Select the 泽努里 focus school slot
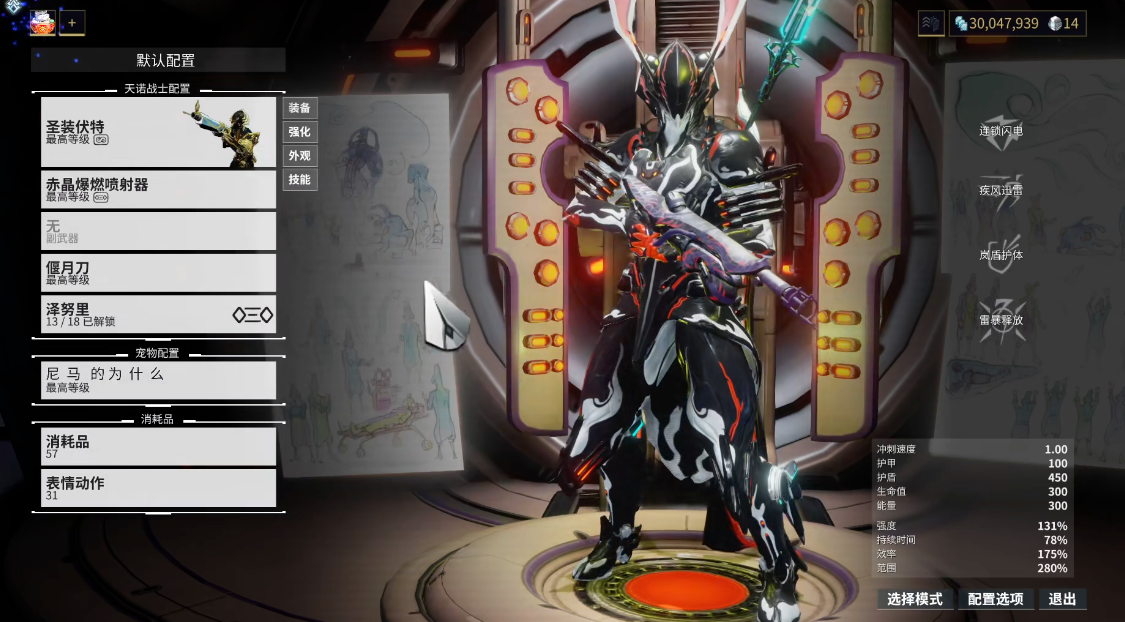The height and width of the screenshot is (622, 1125). tap(158, 315)
